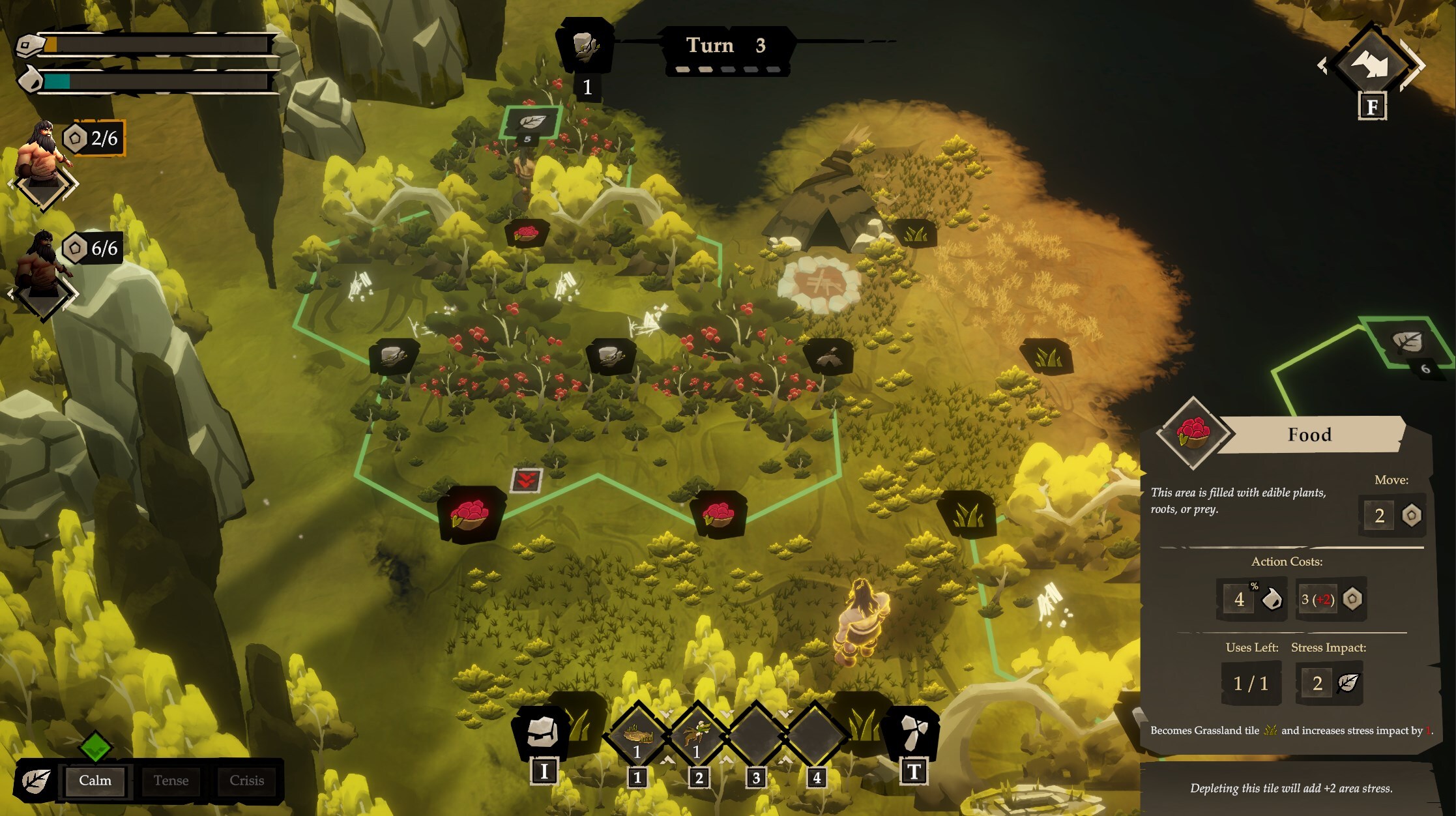Select the highlighted food tile with red glow
Viewport: 1456px width, 816px height.
(x=470, y=514)
